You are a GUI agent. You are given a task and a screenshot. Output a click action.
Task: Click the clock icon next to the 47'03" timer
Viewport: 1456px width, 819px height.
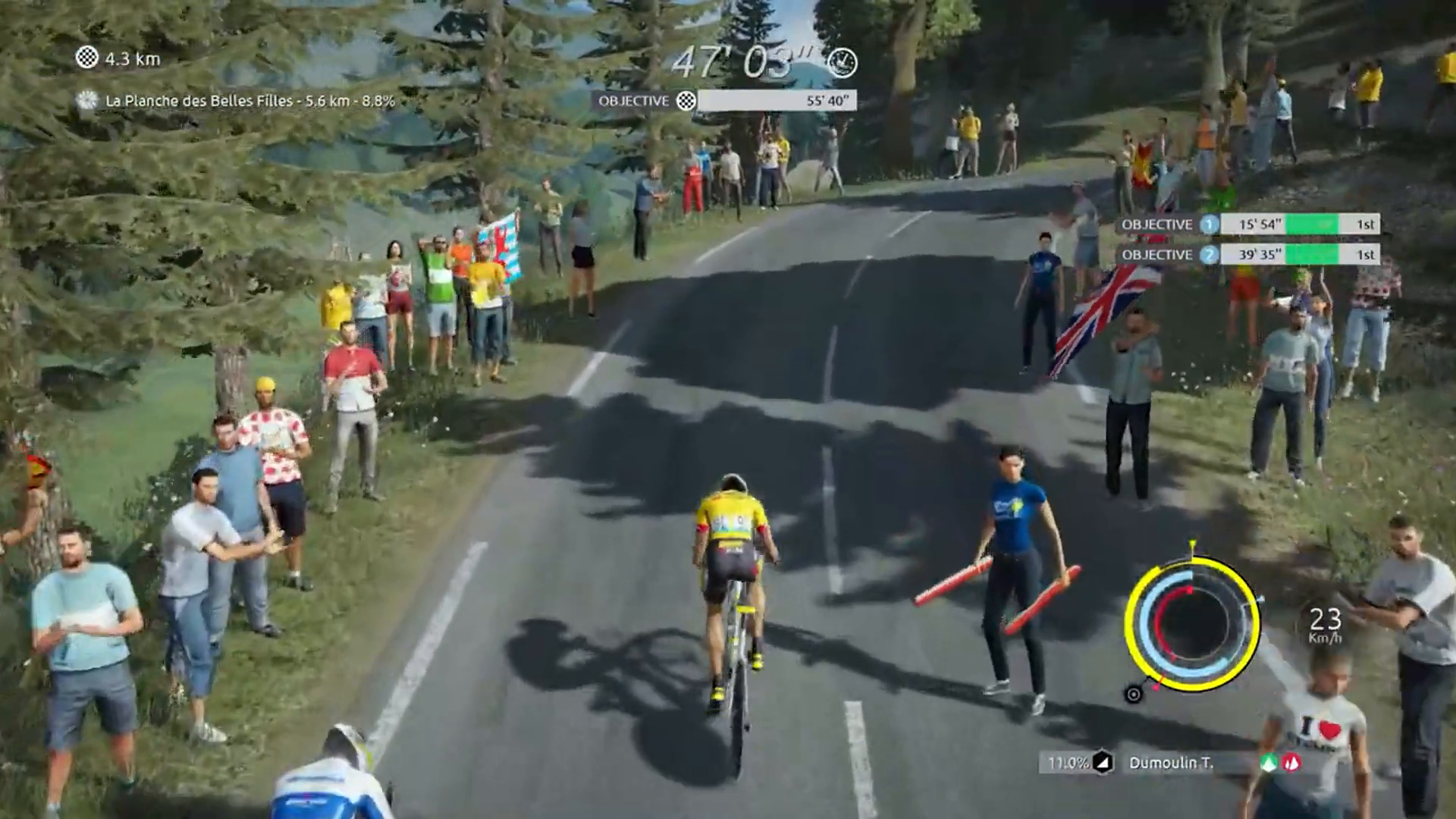coord(842,64)
